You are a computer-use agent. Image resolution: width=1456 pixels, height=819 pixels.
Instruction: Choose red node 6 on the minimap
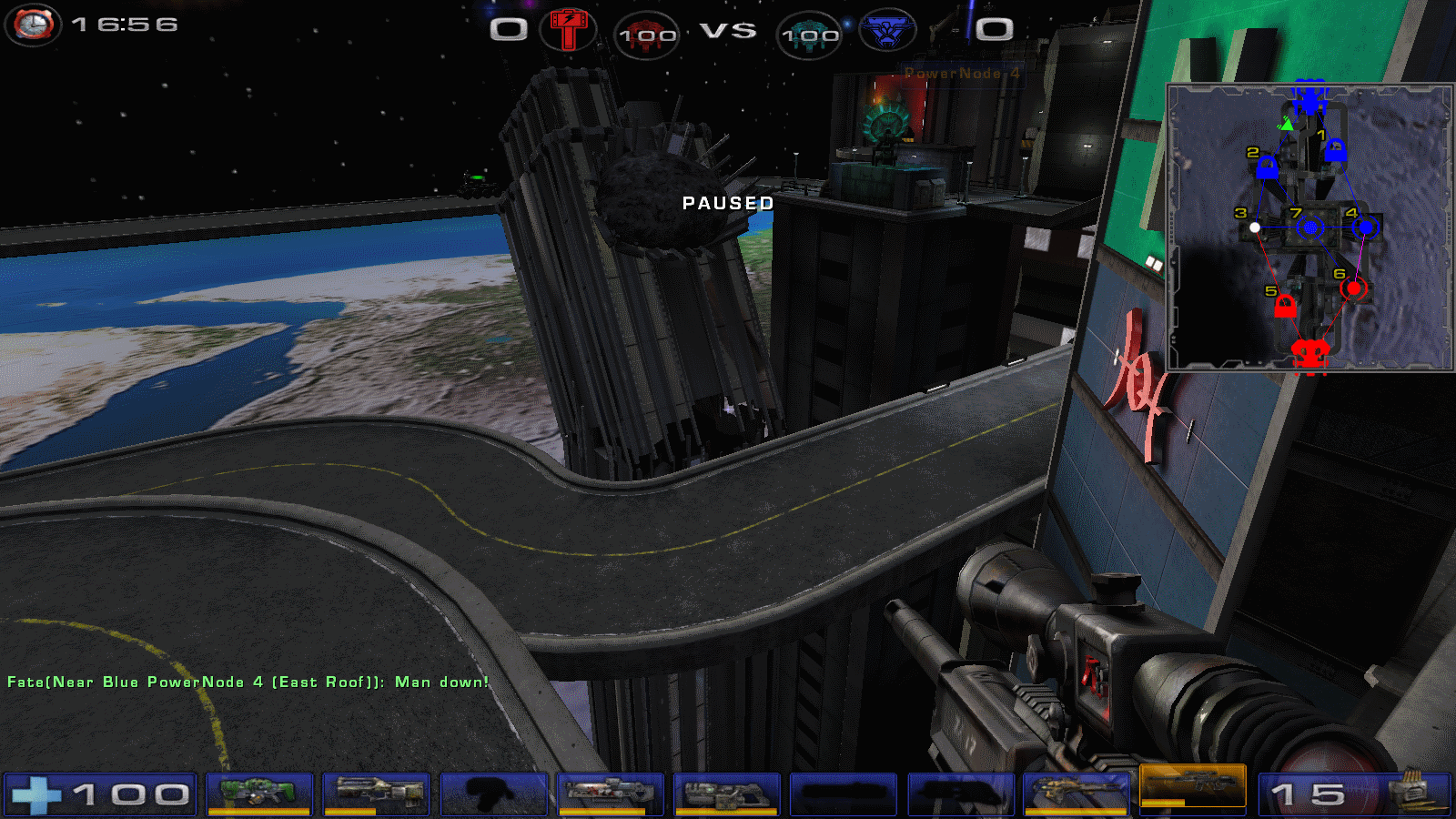pyautogui.click(x=1353, y=288)
